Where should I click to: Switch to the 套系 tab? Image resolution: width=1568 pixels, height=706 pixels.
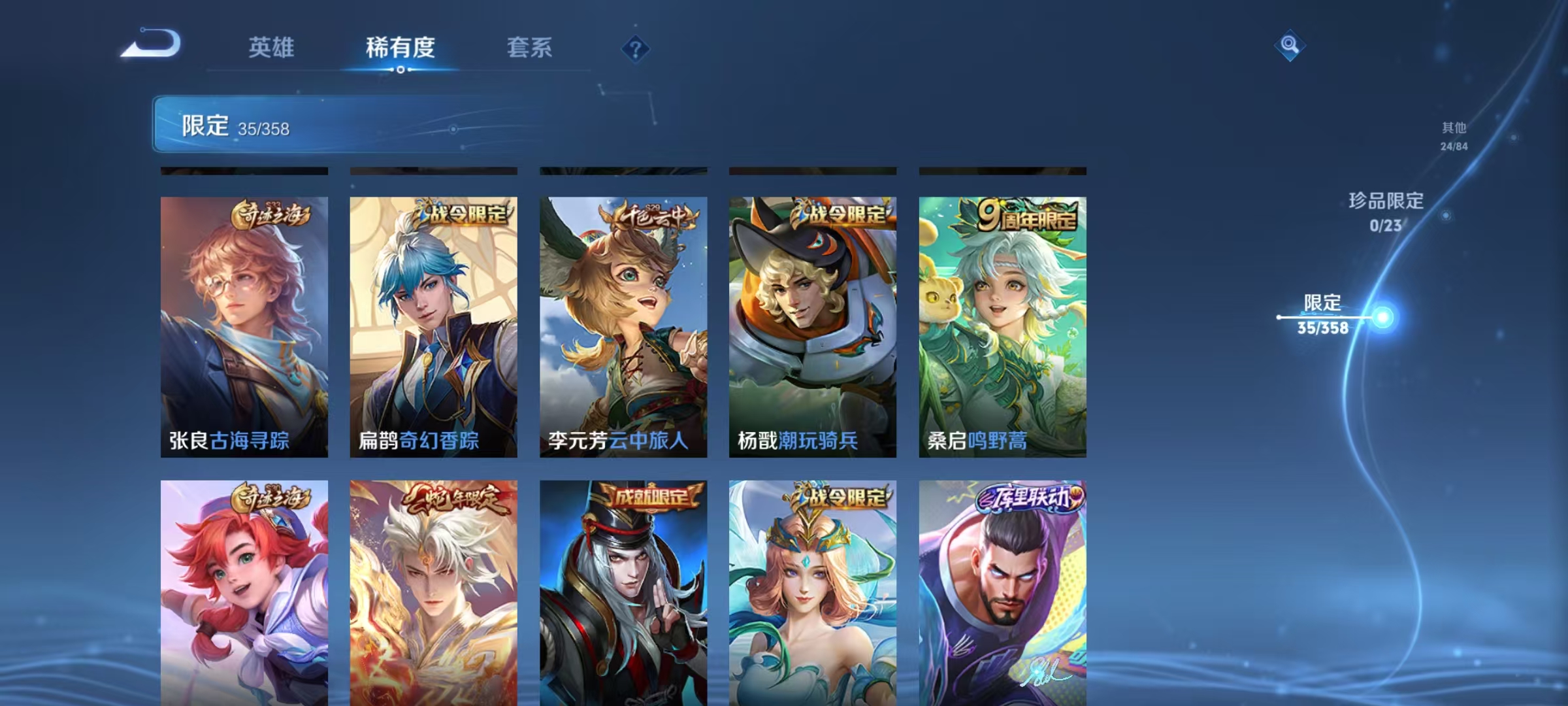coord(530,47)
